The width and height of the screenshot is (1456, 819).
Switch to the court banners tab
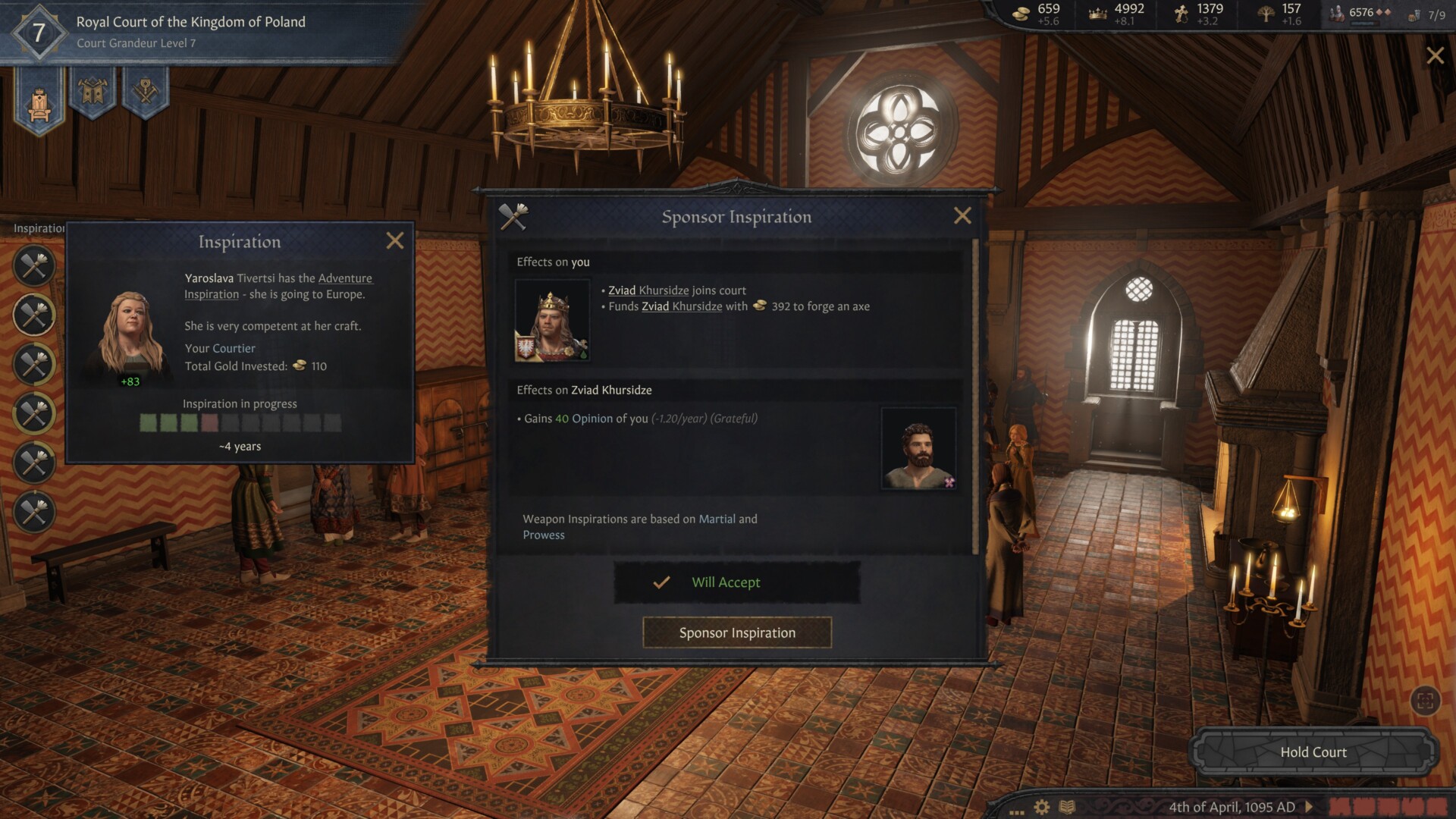pyautogui.click(x=93, y=93)
